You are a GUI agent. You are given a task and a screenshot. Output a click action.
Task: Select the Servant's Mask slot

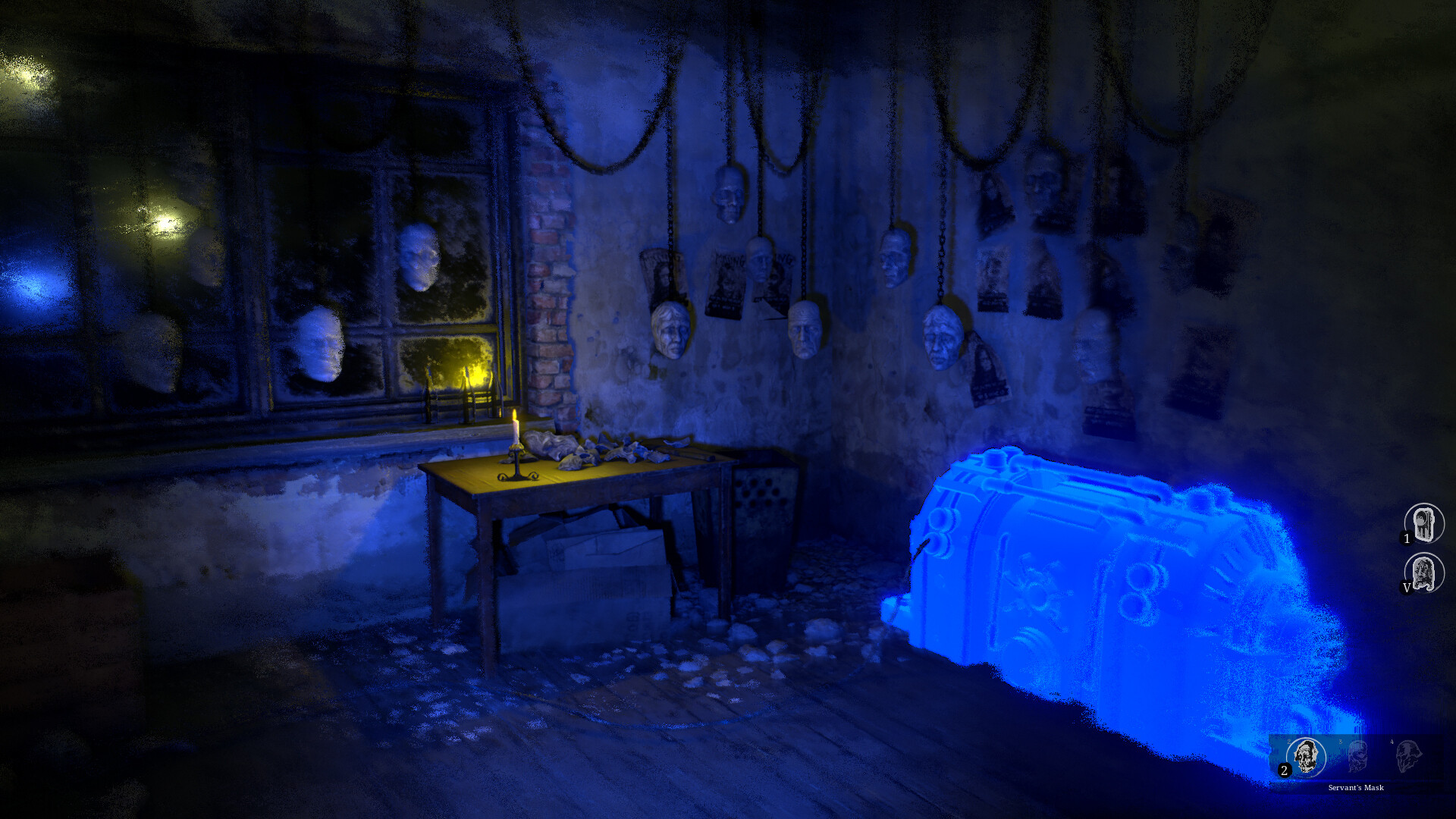point(1305,756)
